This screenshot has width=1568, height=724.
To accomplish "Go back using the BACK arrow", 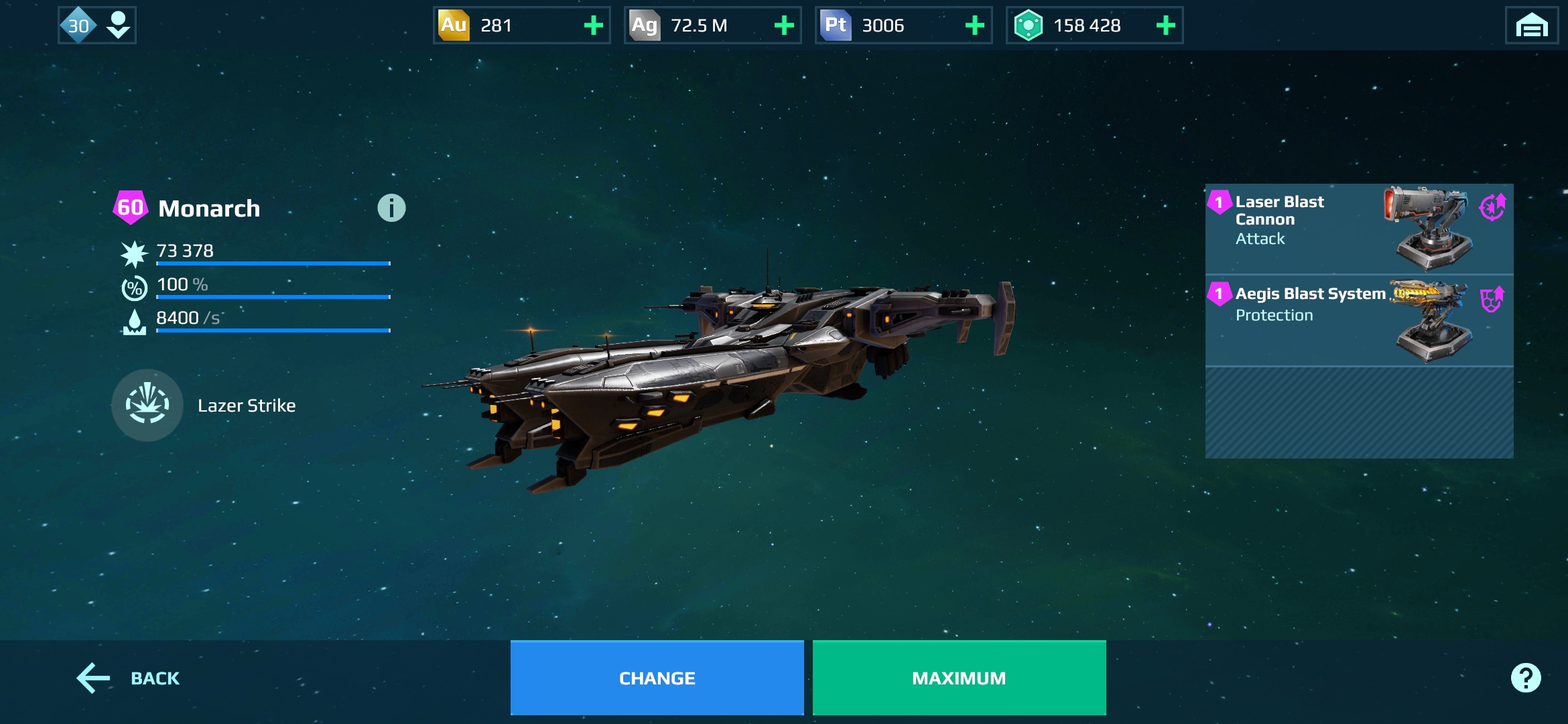I will (94, 678).
